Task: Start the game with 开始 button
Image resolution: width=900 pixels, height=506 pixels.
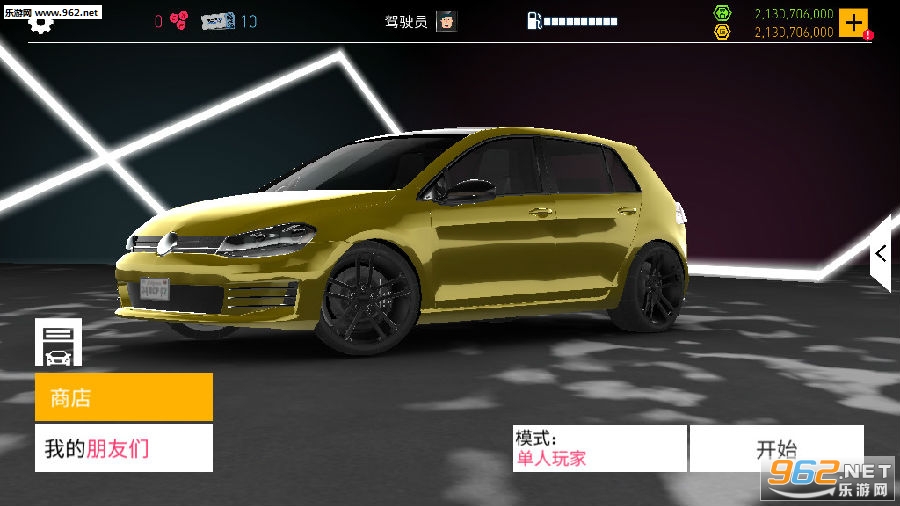Action: click(776, 448)
